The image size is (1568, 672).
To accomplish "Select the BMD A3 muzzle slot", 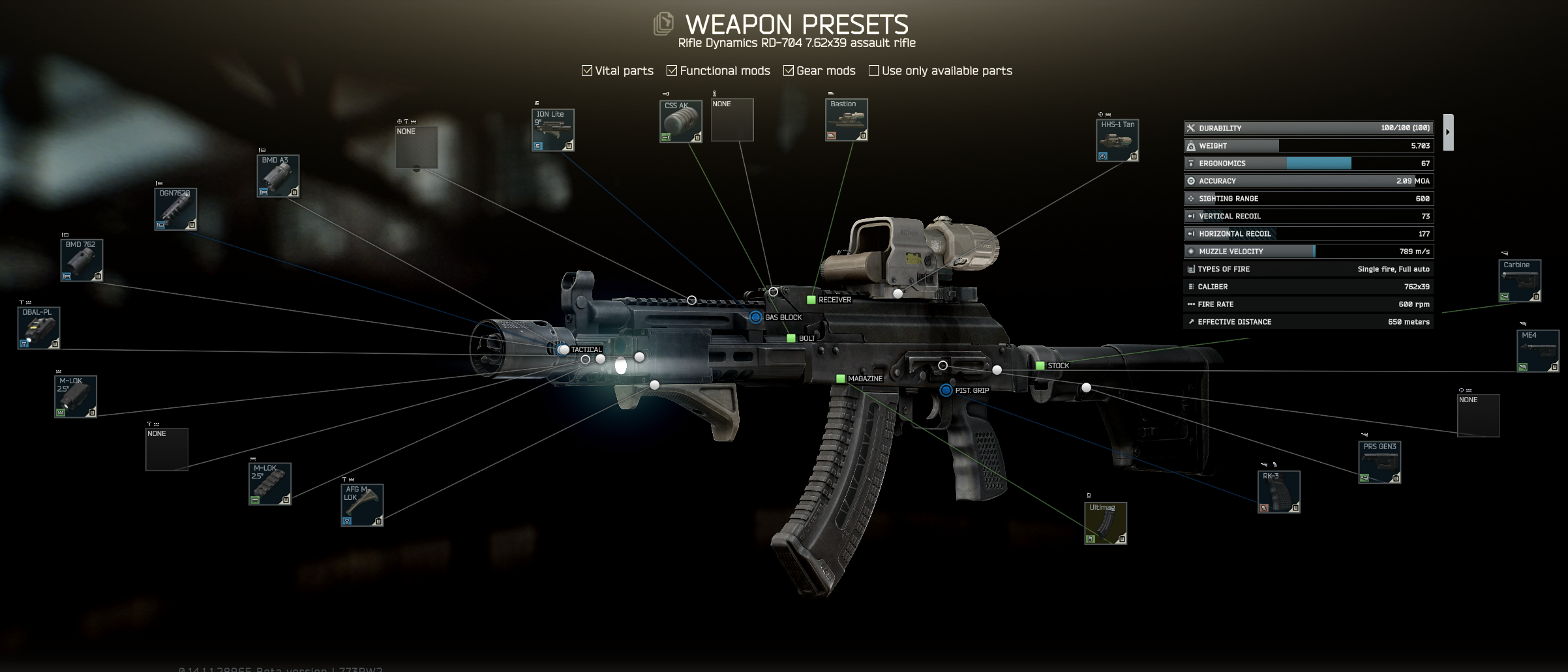I will [x=278, y=176].
